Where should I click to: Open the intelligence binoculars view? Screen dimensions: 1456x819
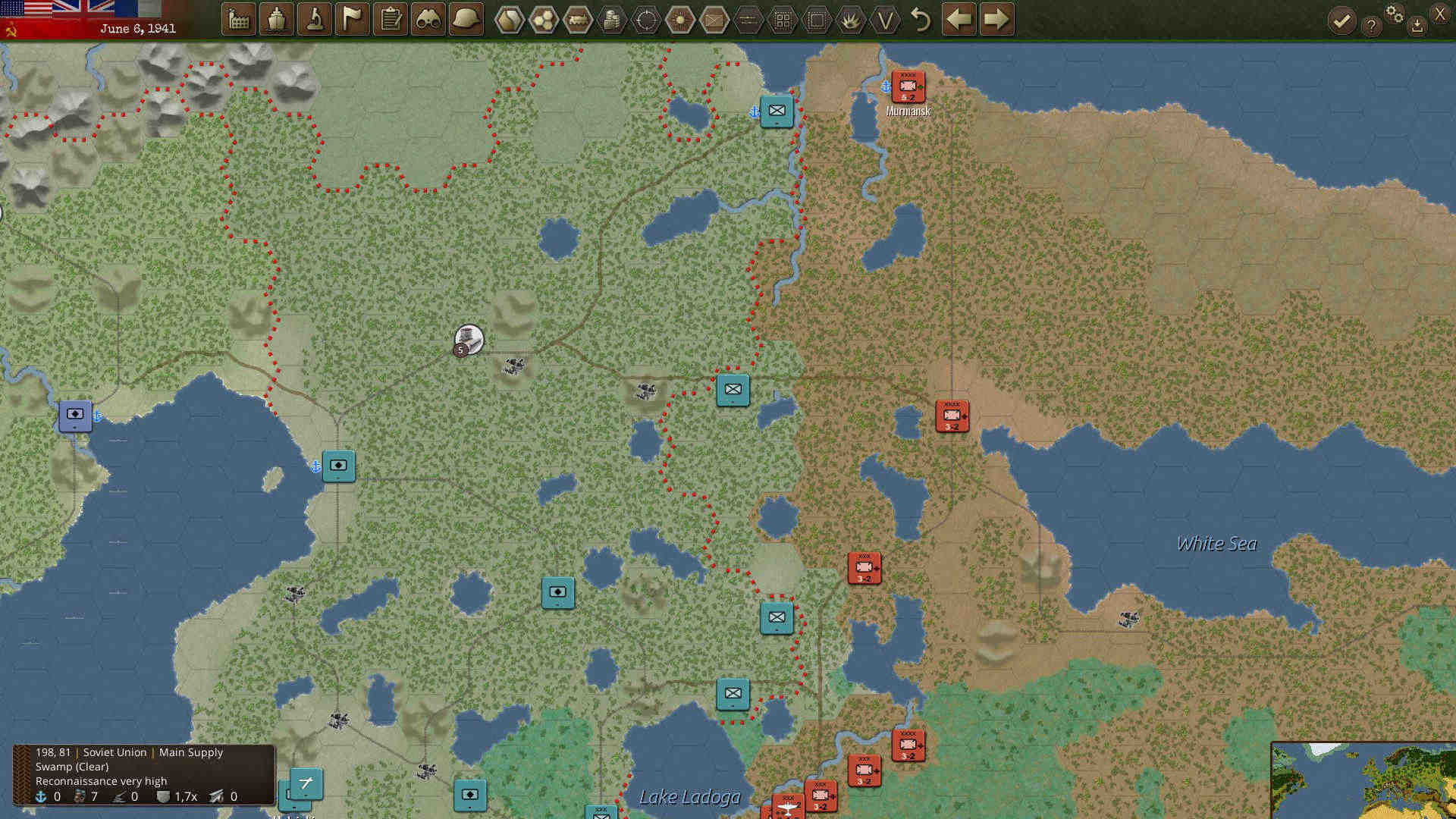[x=428, y=19]
